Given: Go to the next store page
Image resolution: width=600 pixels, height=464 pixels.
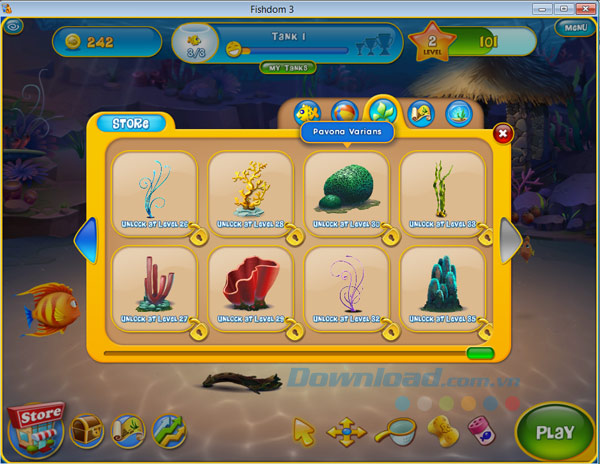Looking at the screenshot, I should 511,241.
